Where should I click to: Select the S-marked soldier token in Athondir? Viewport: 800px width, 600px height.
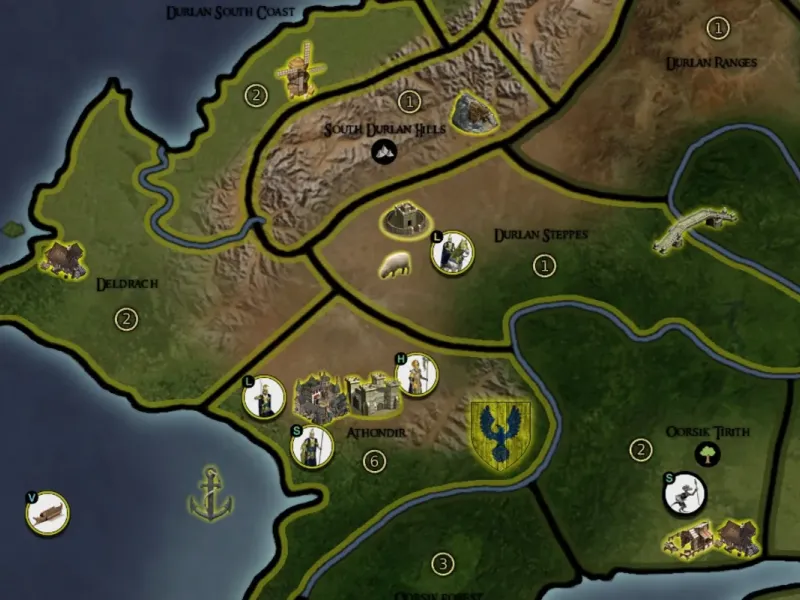[311, 445]
